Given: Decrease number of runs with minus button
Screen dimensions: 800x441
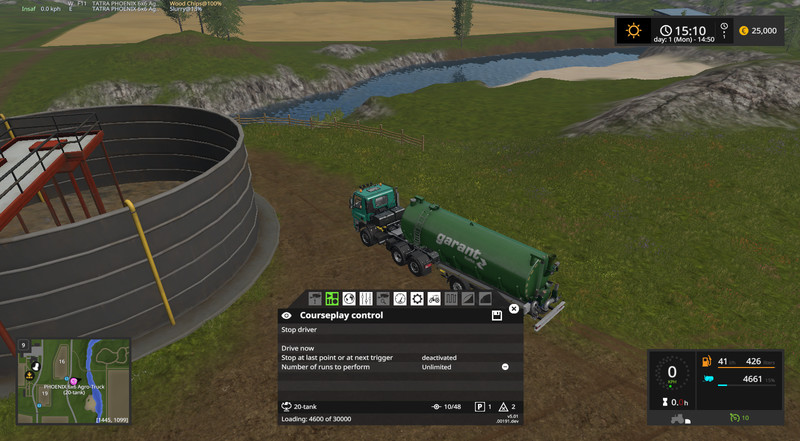Looking at the screenshot, I should (505, 367).
